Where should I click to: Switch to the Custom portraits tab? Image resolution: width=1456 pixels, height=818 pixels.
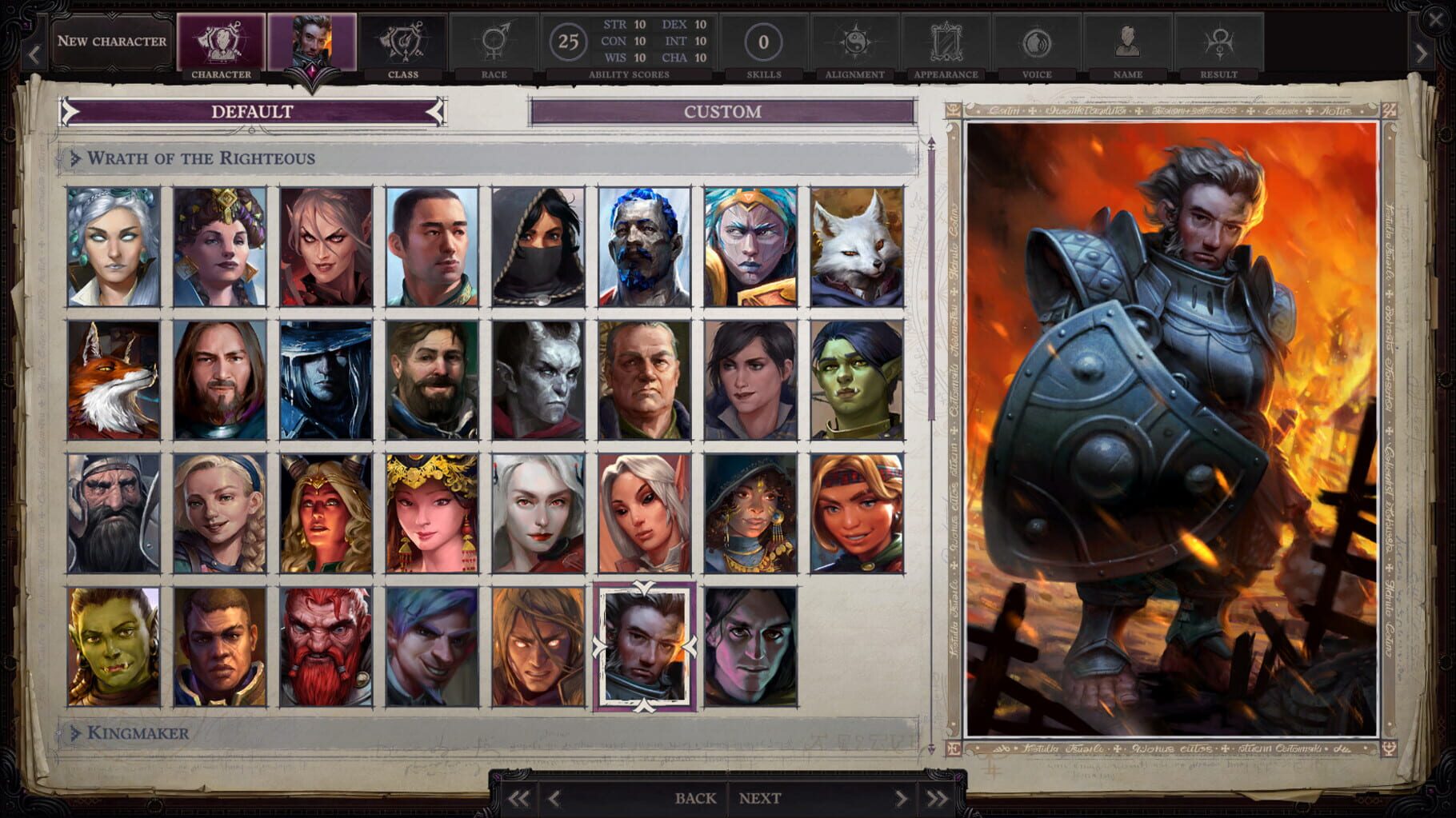[x=722, y=113]
